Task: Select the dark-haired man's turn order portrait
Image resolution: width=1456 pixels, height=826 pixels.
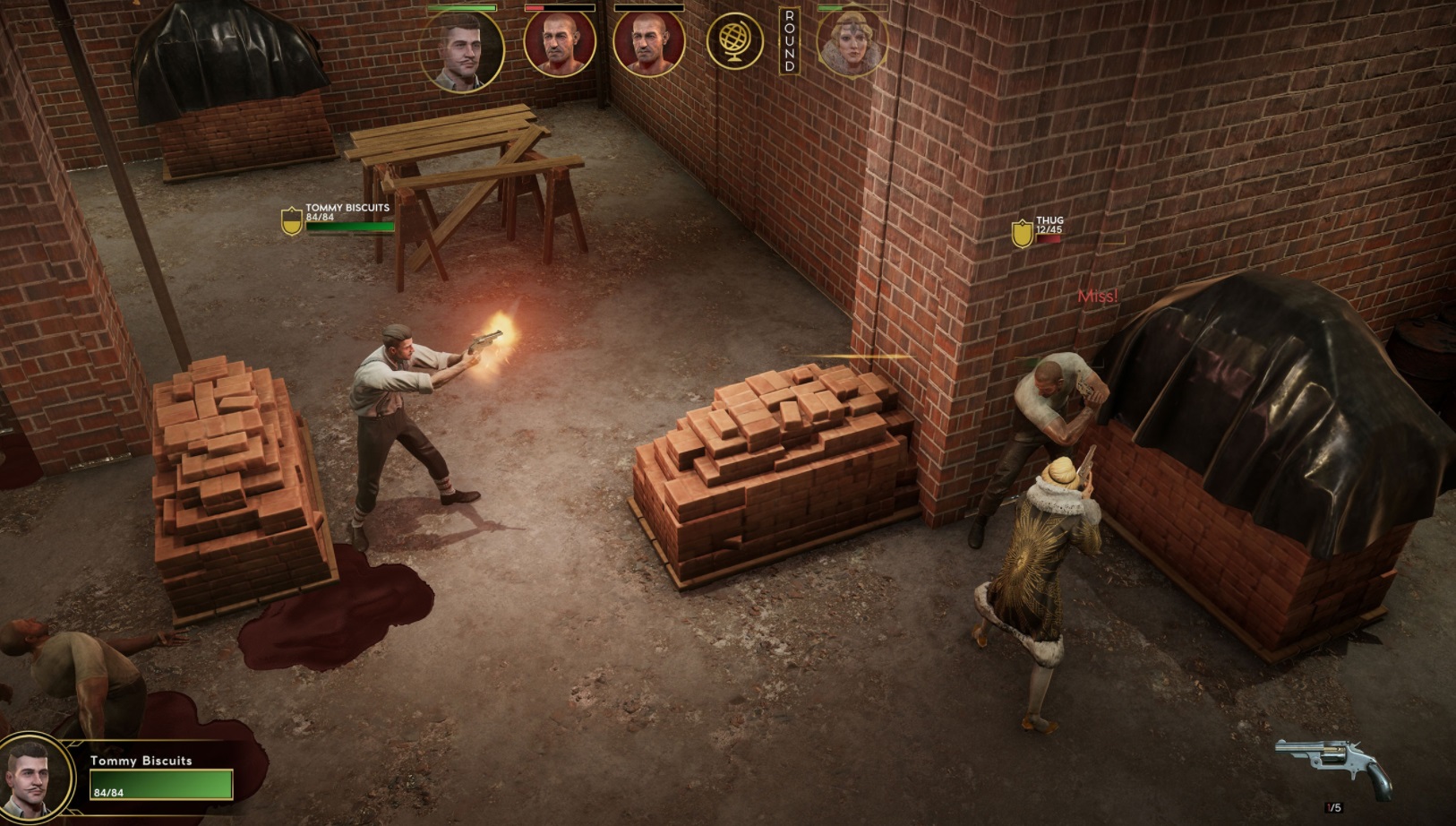Action: (x=462, y=50)
